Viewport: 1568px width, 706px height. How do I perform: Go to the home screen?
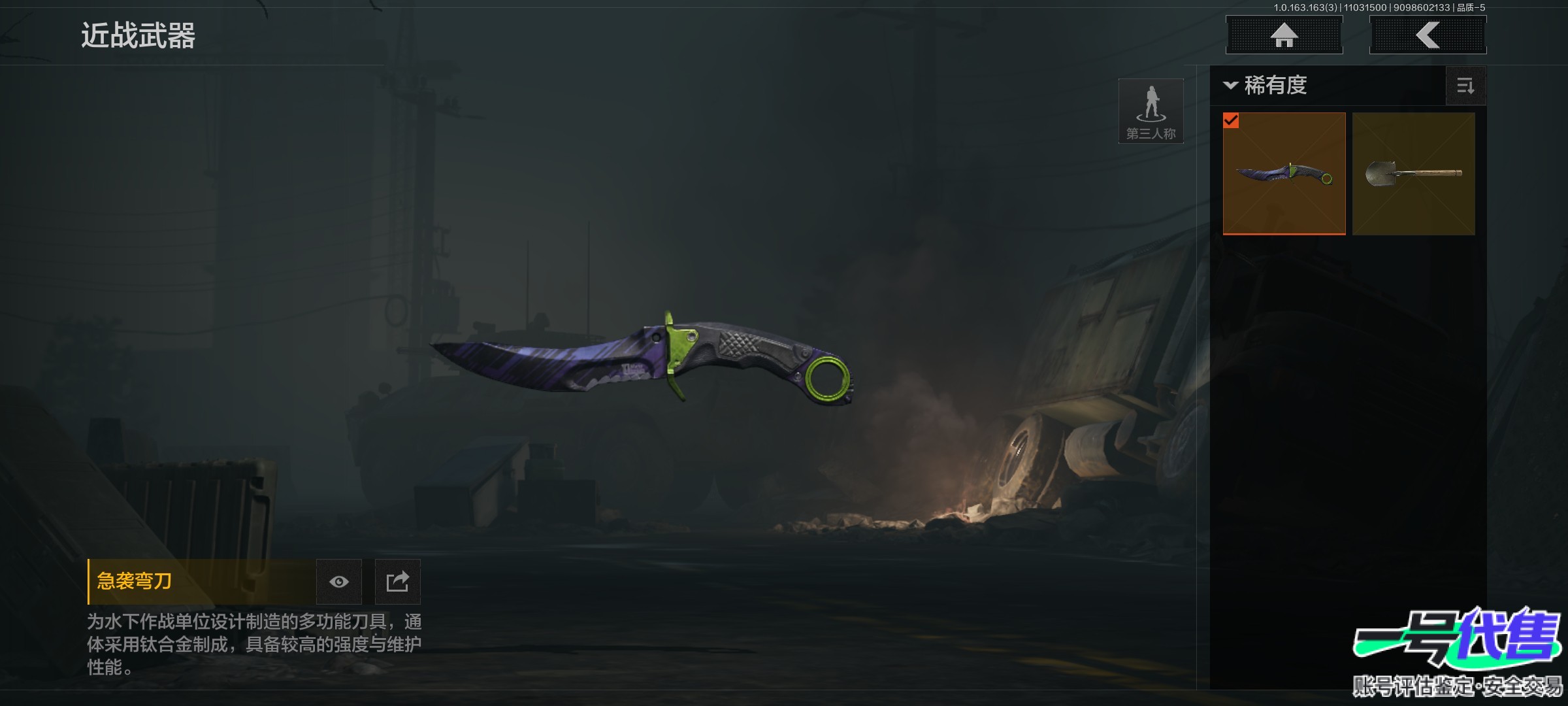click(x=1284, y=35)
